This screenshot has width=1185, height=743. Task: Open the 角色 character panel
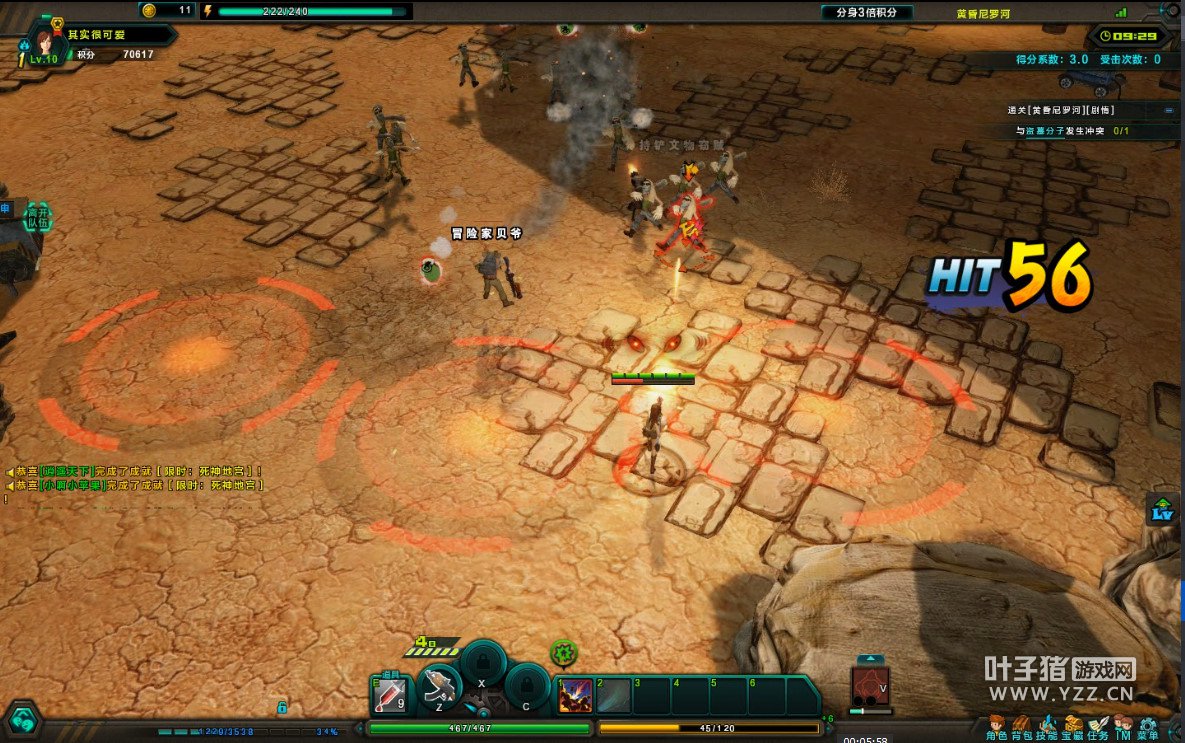tap(996, 726)
